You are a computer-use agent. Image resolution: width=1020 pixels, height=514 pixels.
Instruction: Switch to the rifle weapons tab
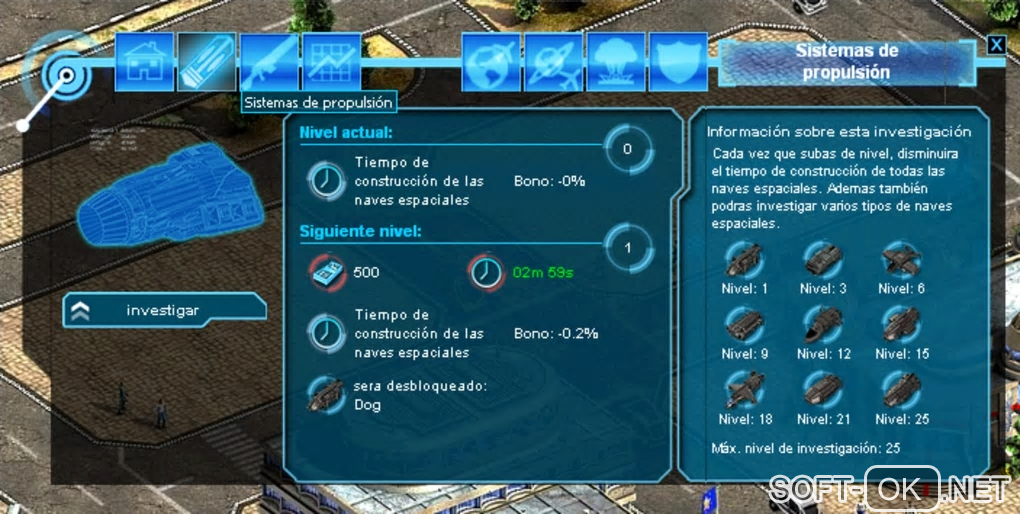pos(269,62)
